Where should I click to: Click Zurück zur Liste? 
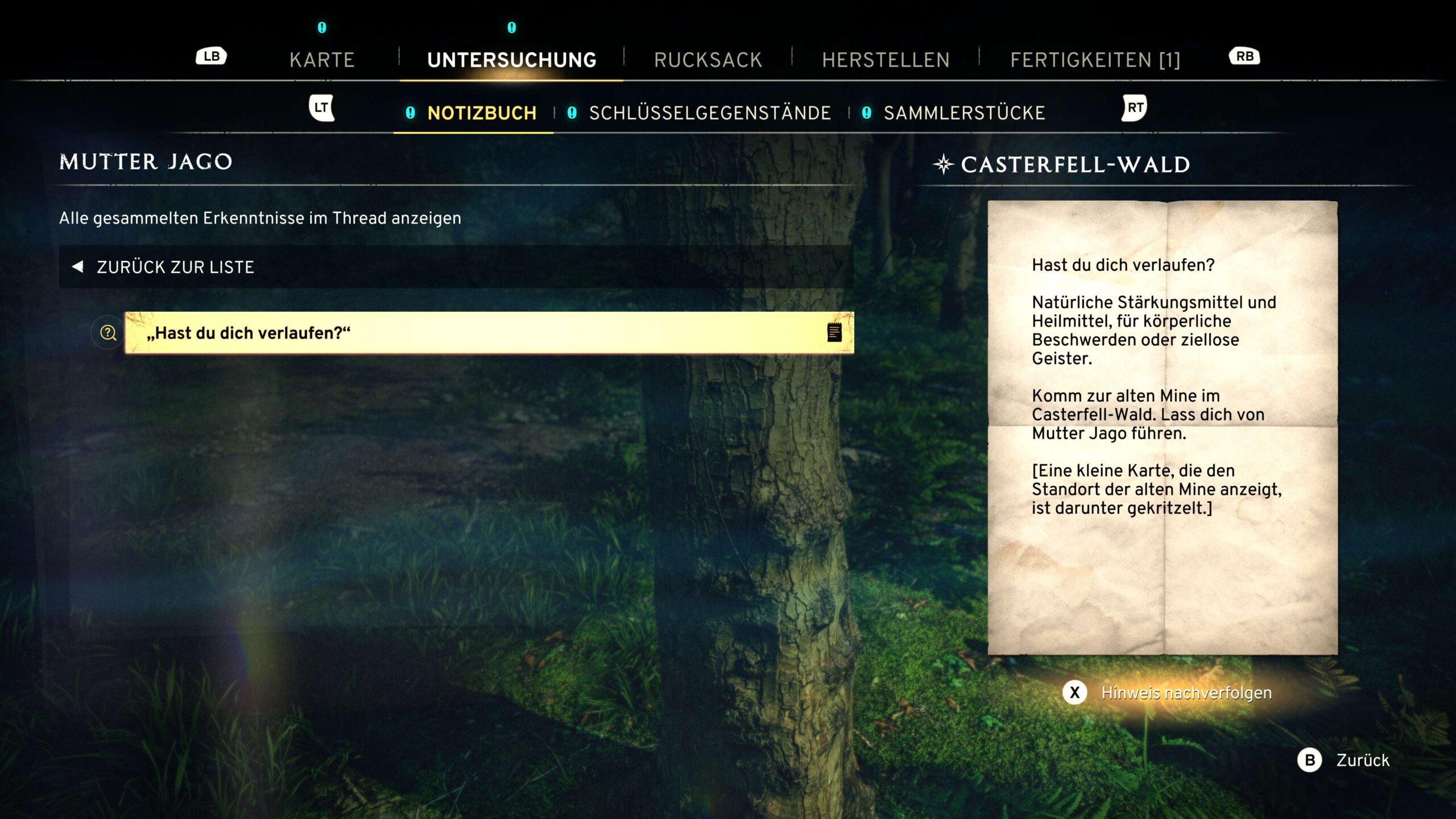point(175,267)
